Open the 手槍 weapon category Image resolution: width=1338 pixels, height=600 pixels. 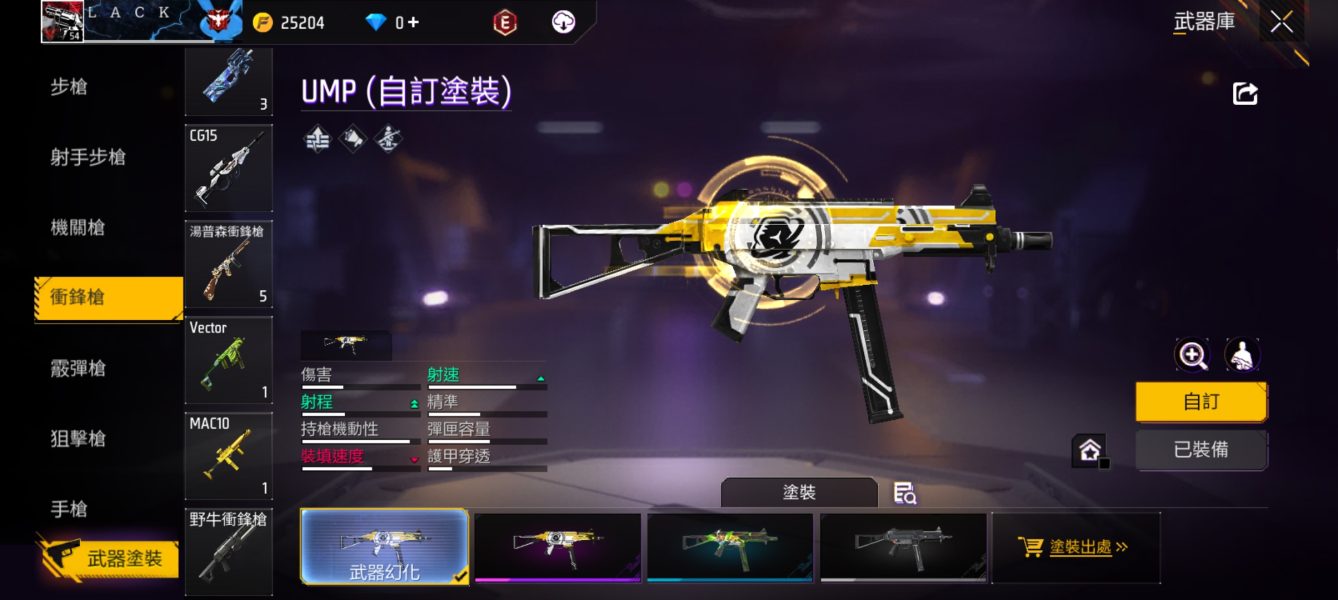point(69,509)
